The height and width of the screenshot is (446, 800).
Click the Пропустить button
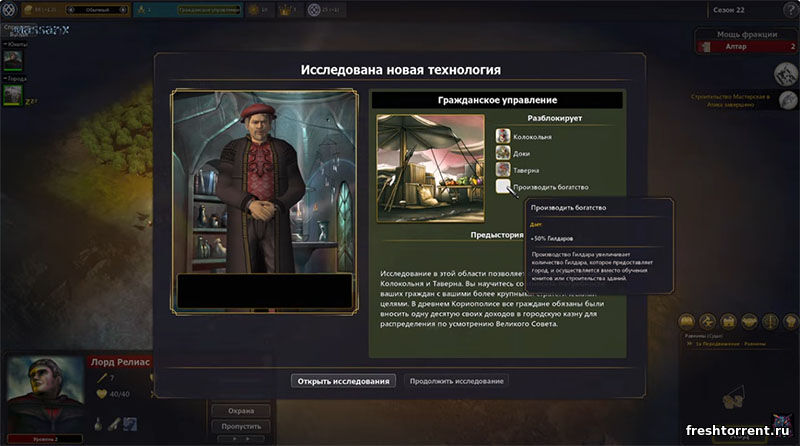coord(240,426)
